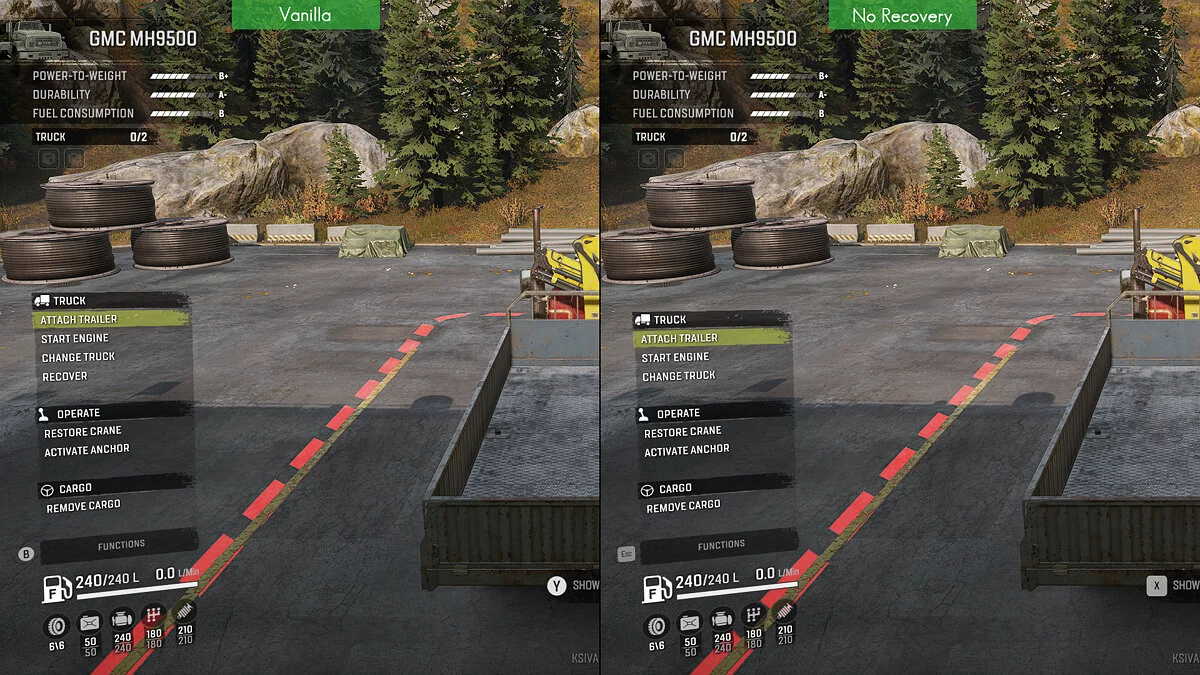Screen dimensions: 1200x675
Task: Pick Change Truck in the Vanilla screenshot
Action: click(x=79, y=357)
